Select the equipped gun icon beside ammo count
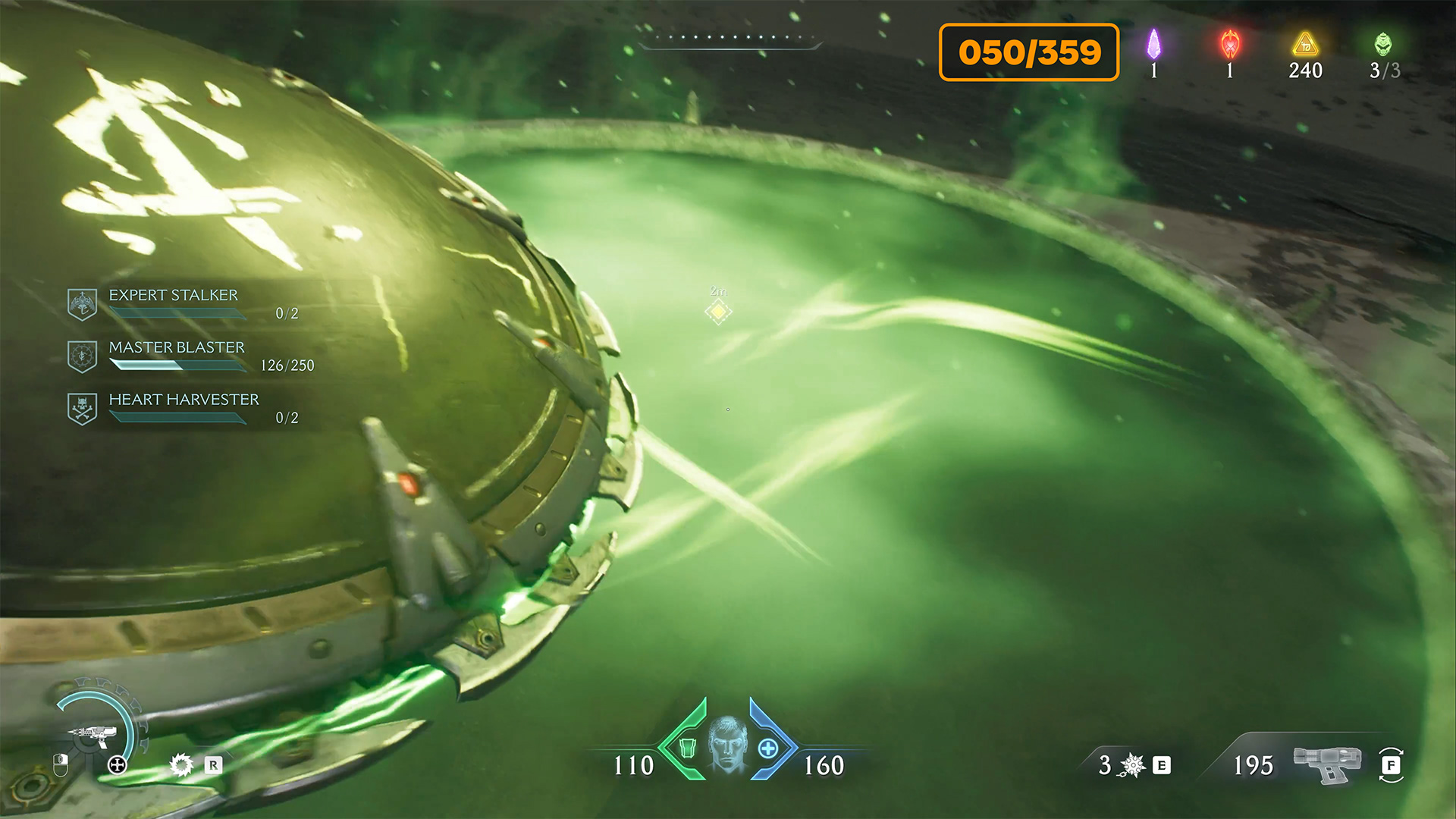1456x819 pixels. [x=1327, y=764]
